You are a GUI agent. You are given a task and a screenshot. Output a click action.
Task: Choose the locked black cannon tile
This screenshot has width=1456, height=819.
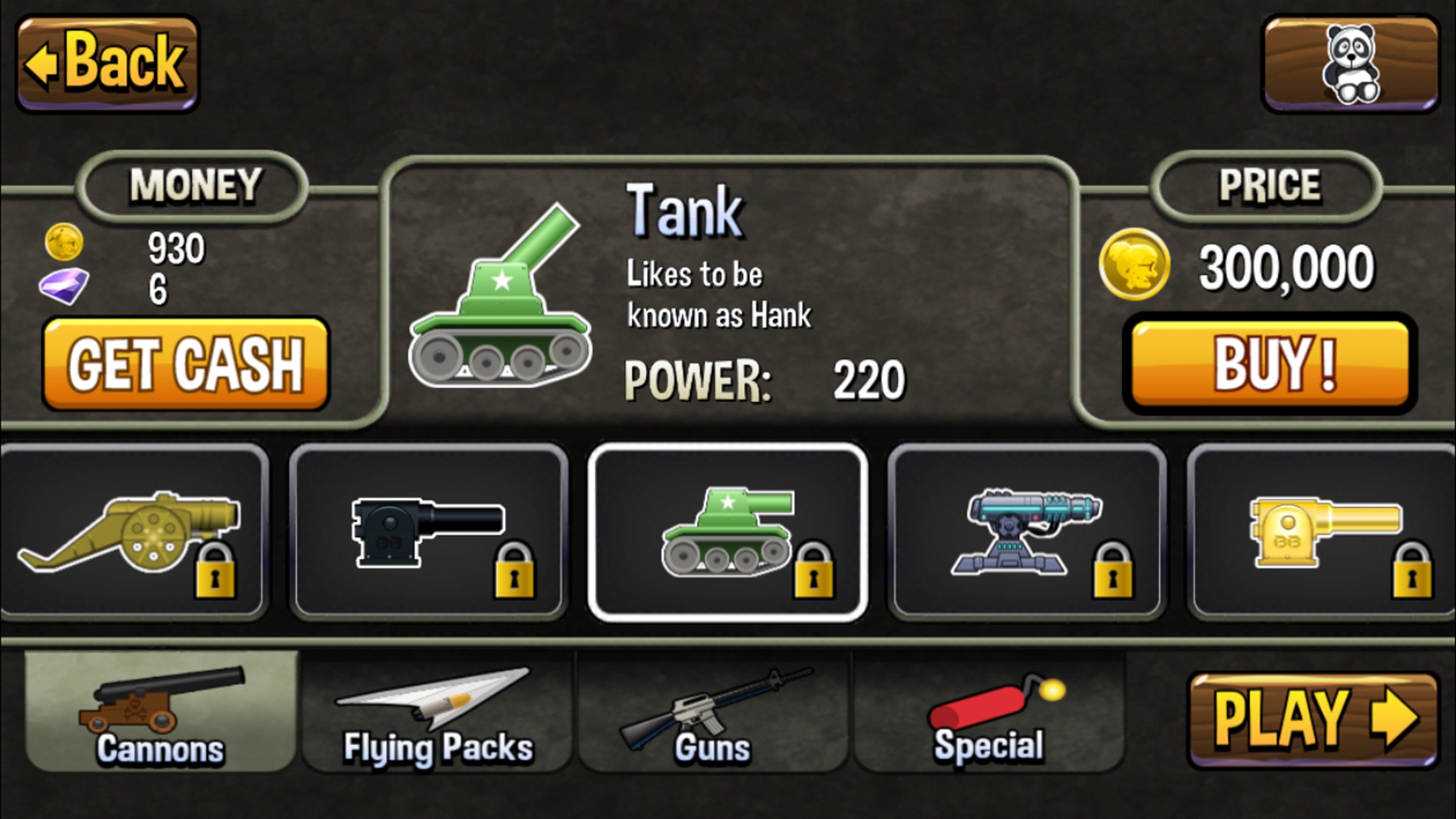[x=429, y=532]
